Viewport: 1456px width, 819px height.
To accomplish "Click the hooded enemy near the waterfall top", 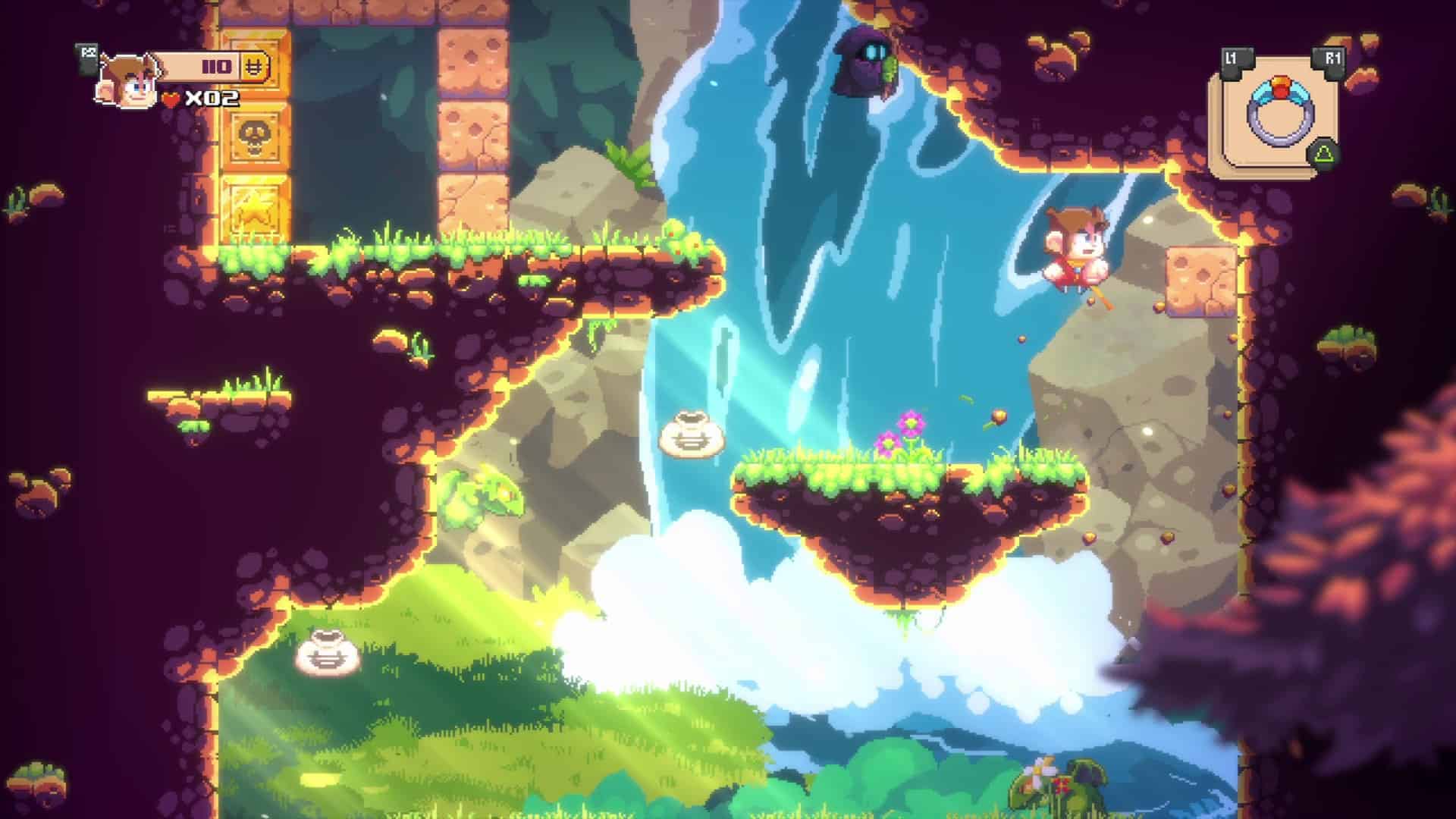I will (x=861, y=61).
